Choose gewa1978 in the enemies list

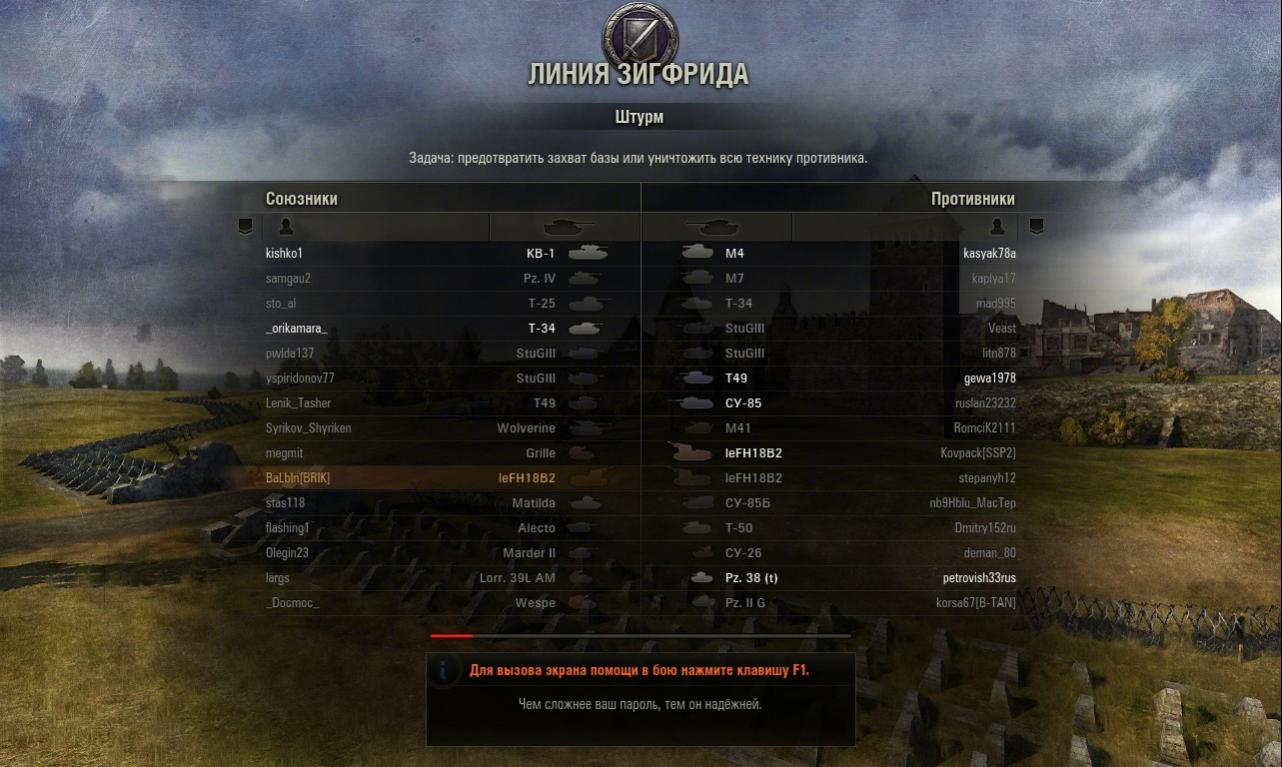989,379
